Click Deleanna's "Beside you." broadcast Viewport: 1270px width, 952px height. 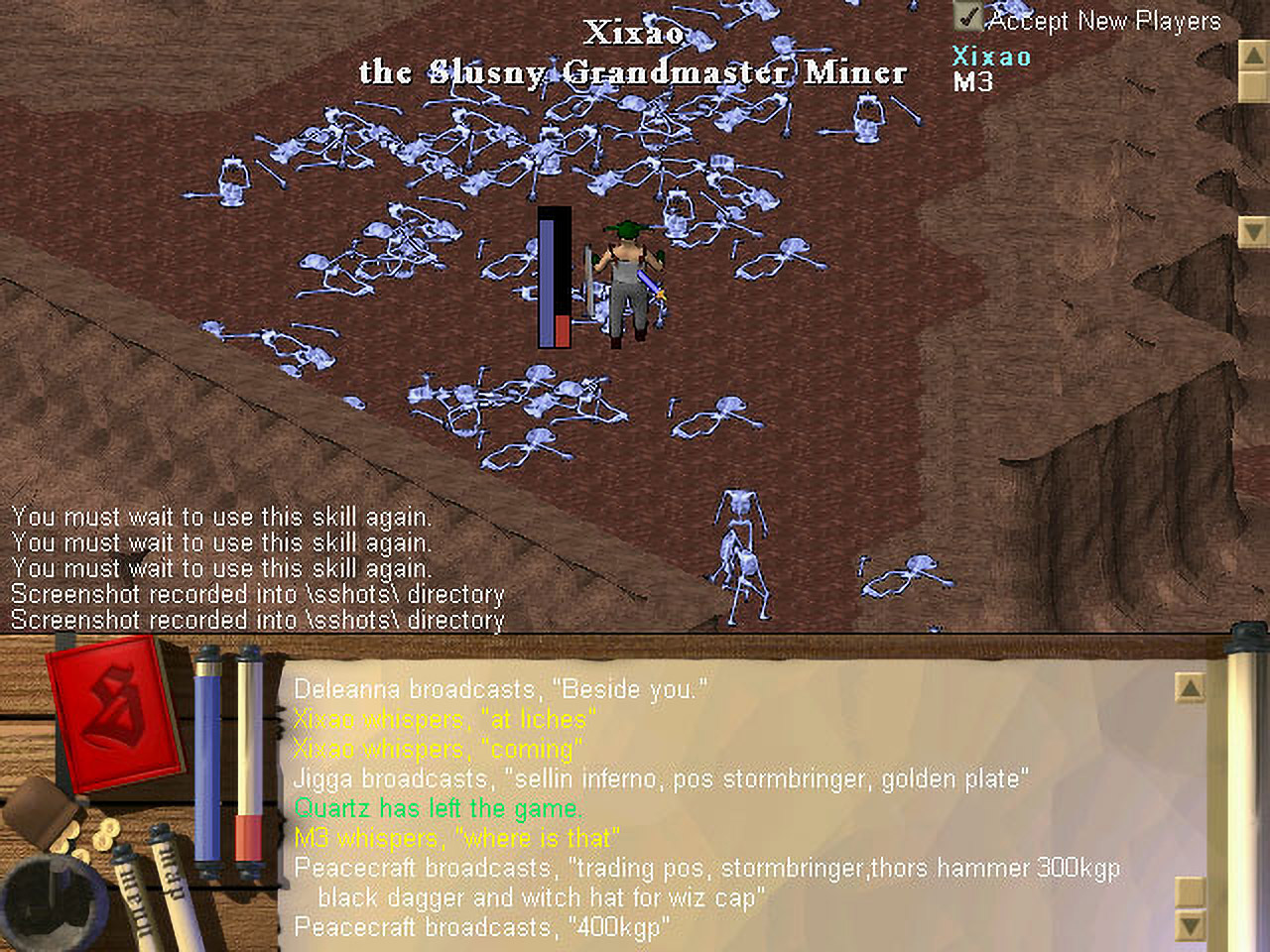[x=500, y=689]
